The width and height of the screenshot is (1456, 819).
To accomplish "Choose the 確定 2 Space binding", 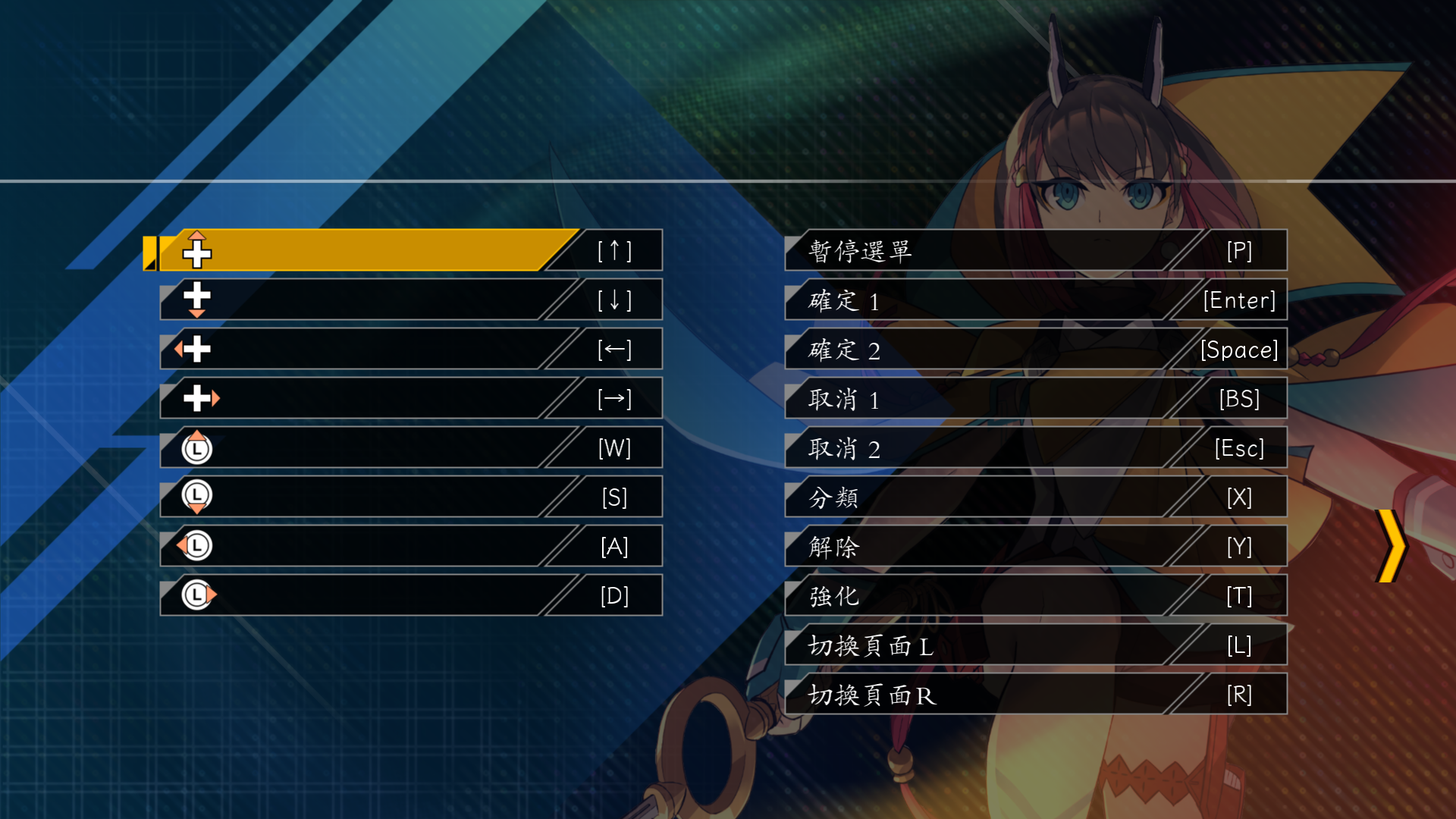I will (x=1035, y=349).
